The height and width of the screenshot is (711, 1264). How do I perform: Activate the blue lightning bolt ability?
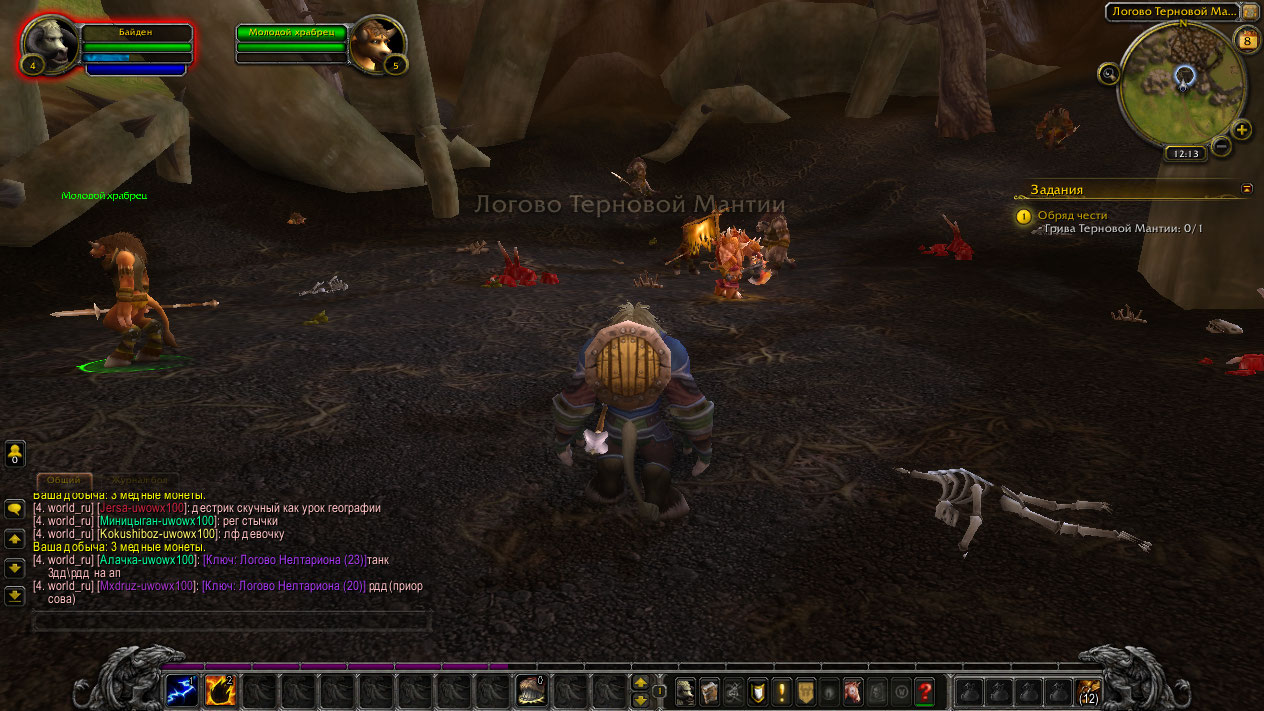pyautogui.click(x=181, y=690)
